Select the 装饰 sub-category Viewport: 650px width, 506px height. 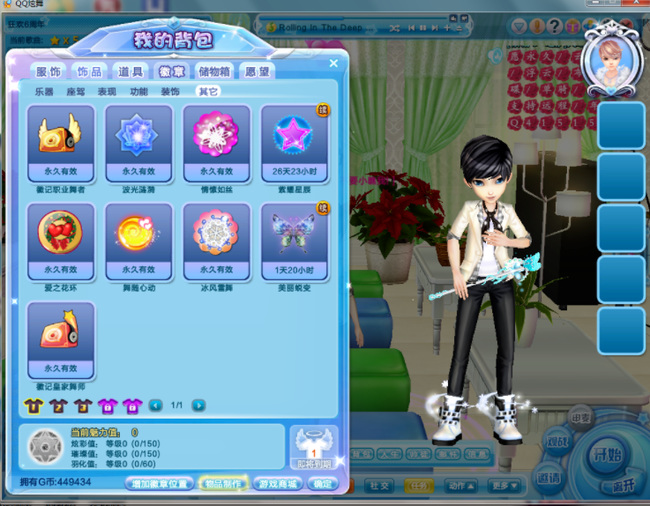coord(170,91)
